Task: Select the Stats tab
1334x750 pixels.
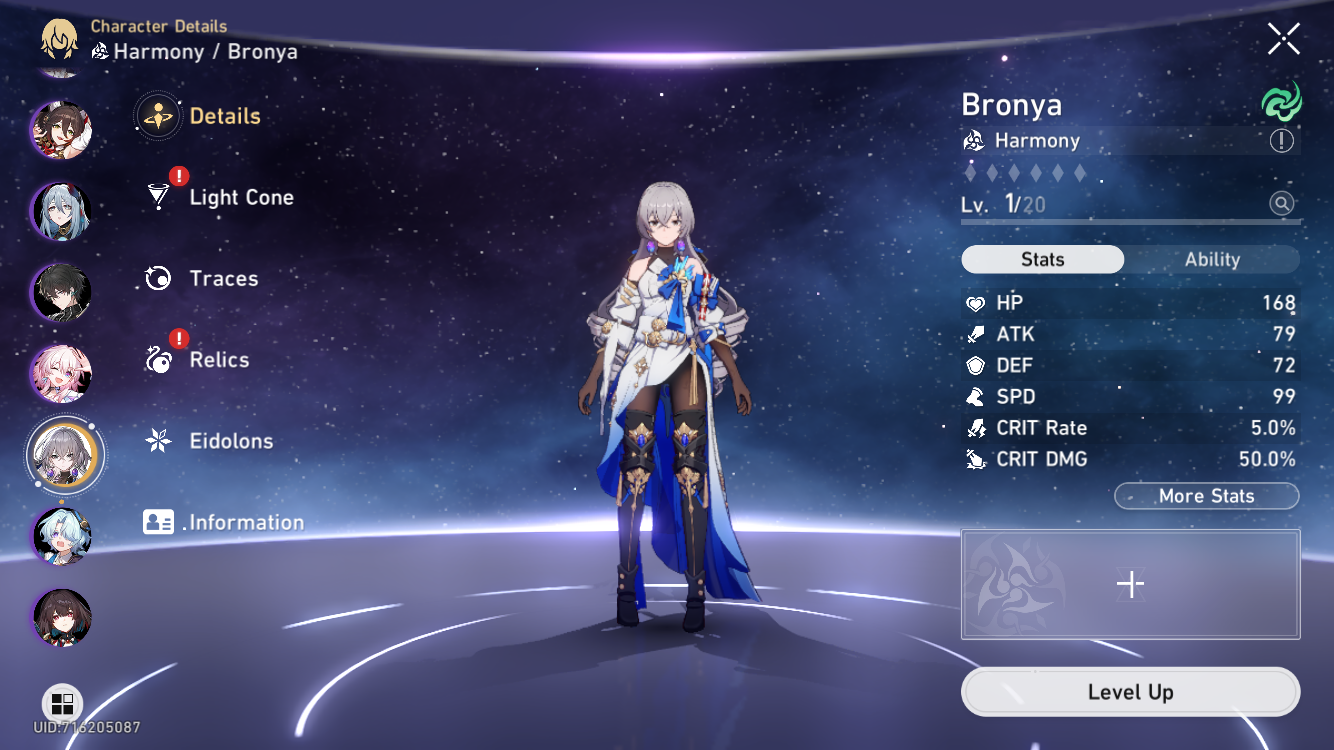Action: click(1042, 259)
